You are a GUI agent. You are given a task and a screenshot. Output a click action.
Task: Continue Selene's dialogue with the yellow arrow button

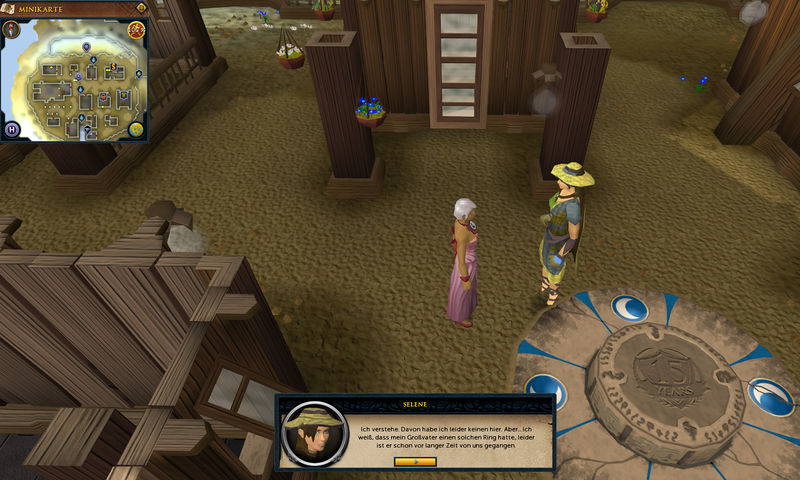415,461
